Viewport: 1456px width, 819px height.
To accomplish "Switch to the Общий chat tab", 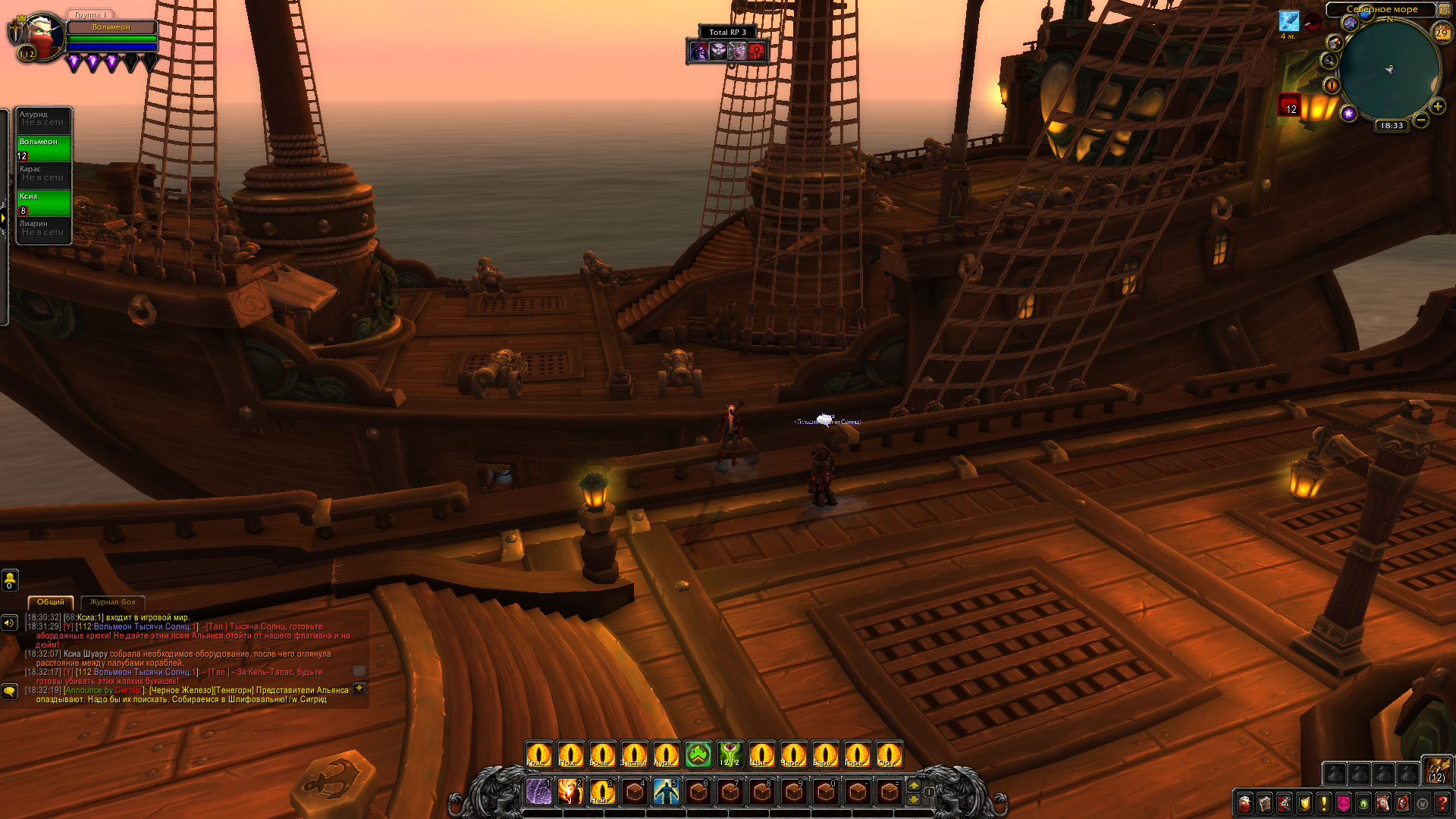I will (x=51, y=602).
